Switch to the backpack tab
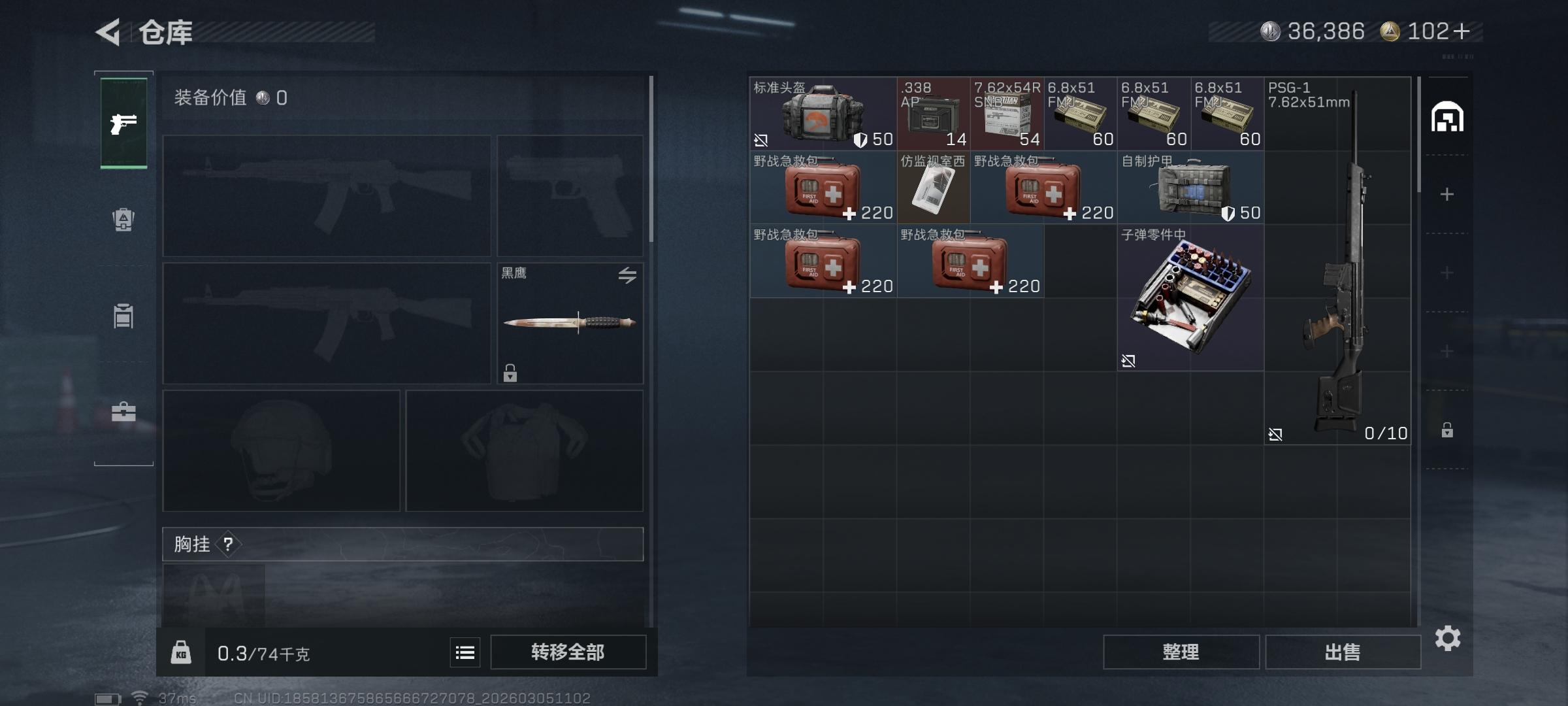1568x706 pixels. 123,219
